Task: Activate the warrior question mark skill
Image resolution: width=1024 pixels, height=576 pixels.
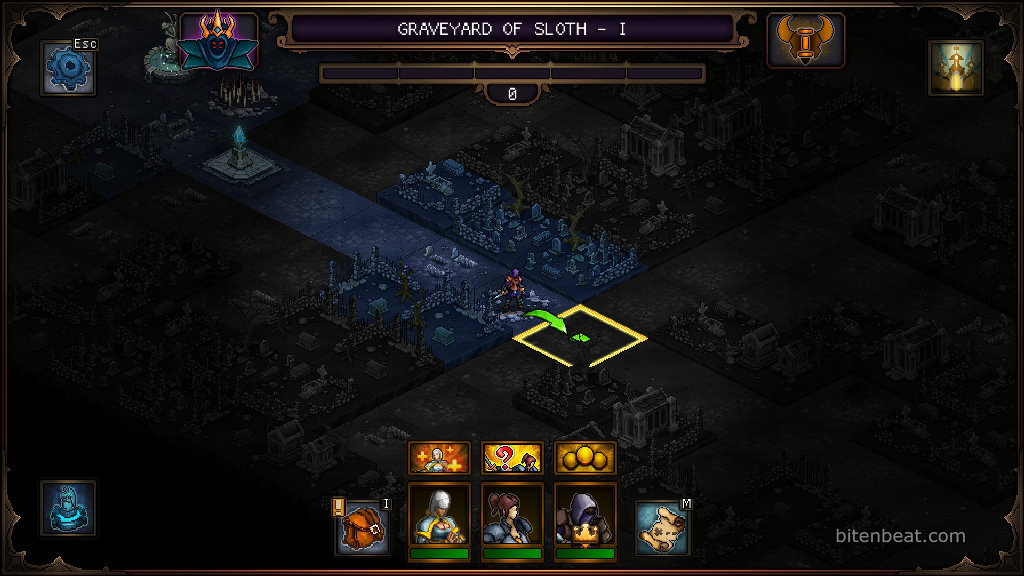Action: click(x=512, y=458)
